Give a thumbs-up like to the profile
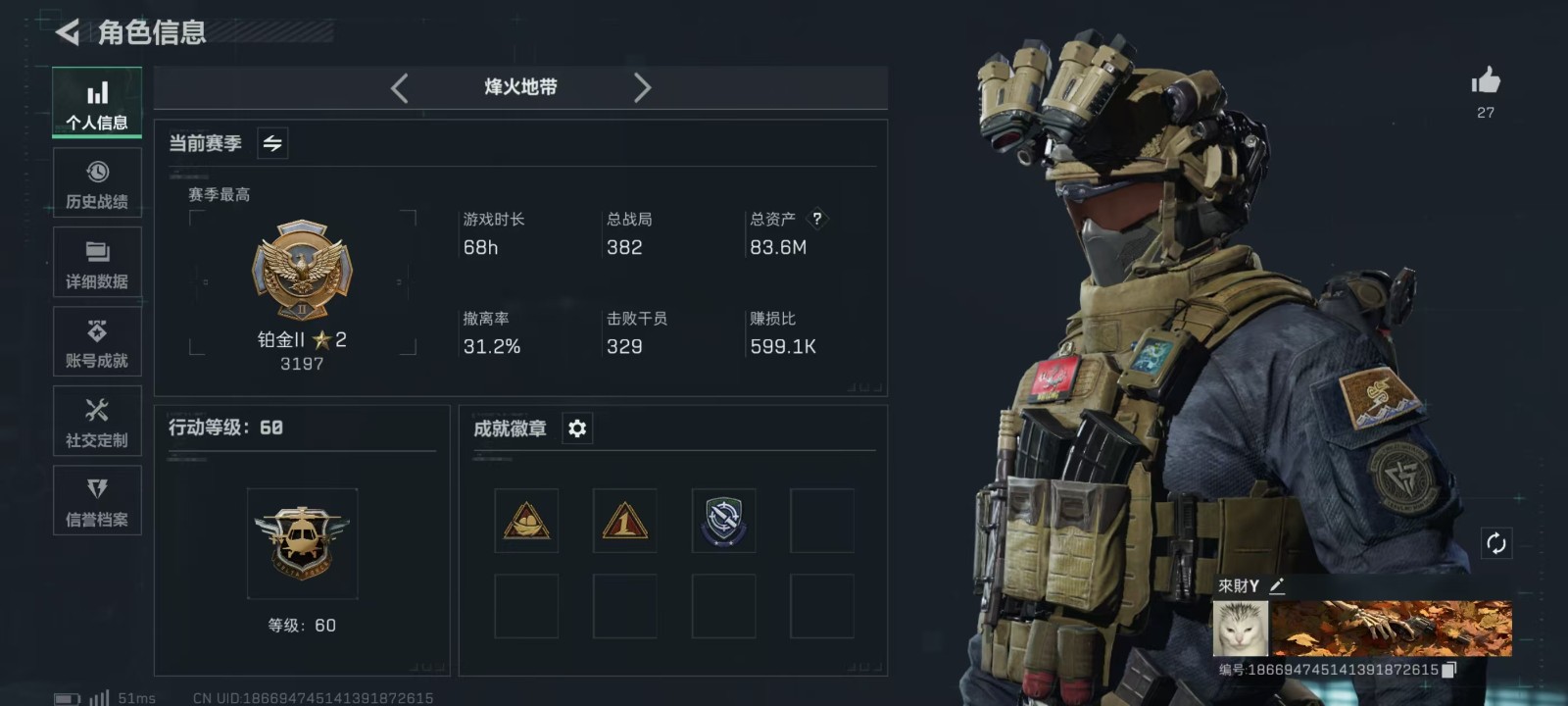This screenshot has height=706, width=1568. pos(1486,81)
